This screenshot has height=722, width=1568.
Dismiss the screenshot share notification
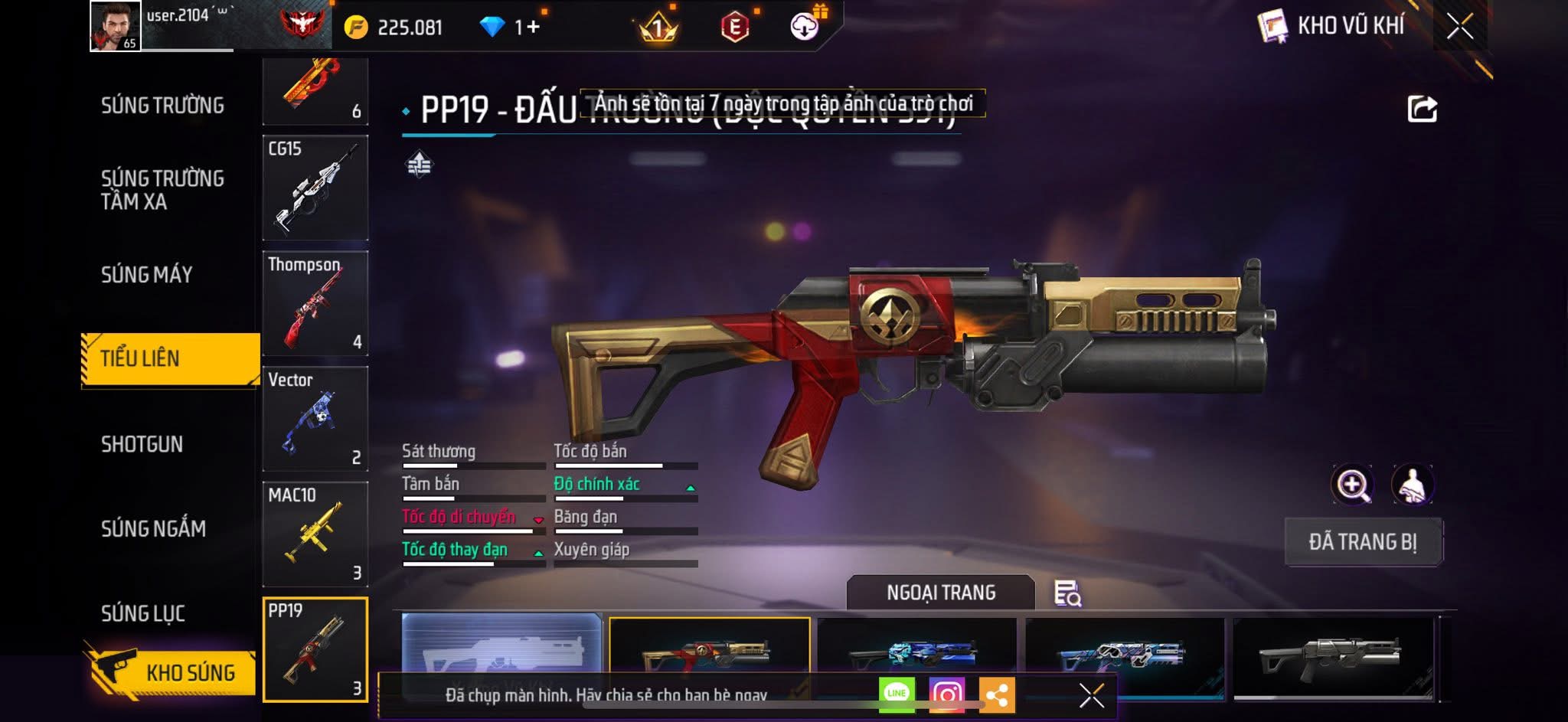coord(1091,695)
